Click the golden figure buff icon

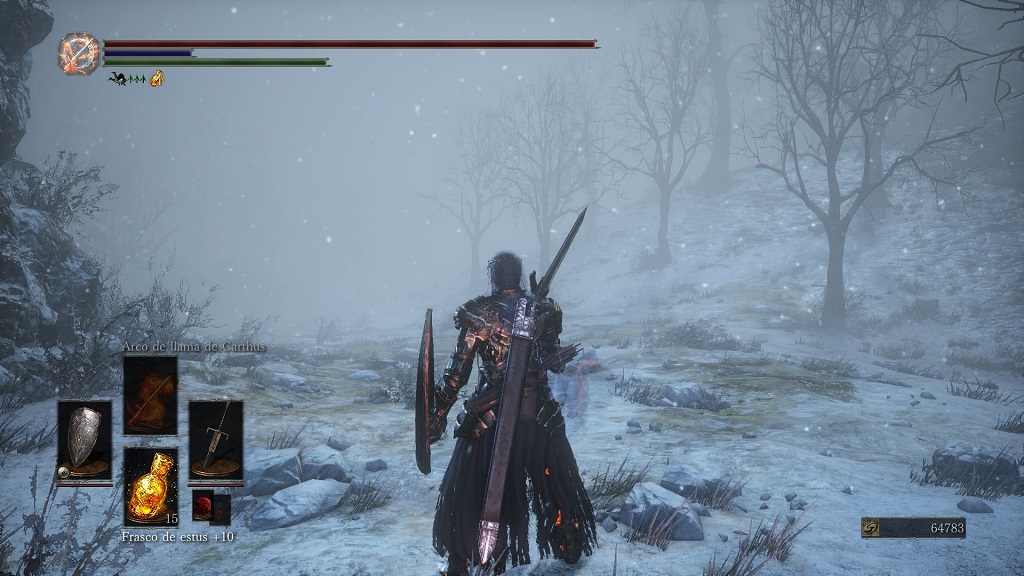(157, 78)
